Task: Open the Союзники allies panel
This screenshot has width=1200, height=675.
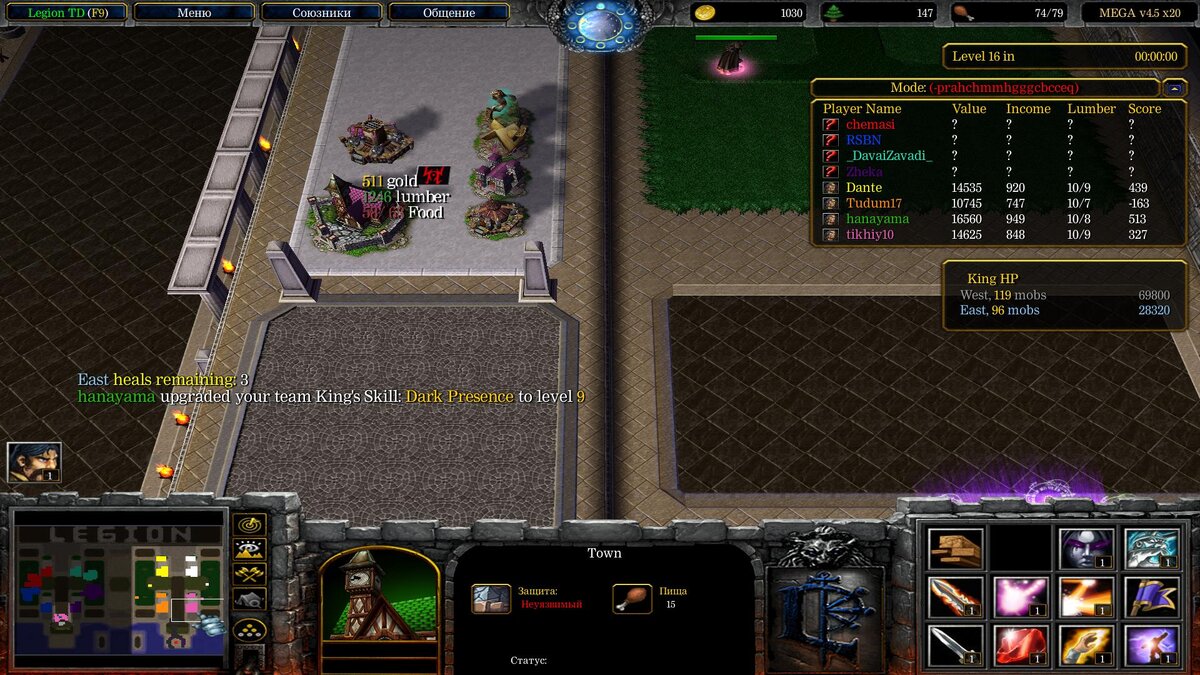Action: [321, 13]
